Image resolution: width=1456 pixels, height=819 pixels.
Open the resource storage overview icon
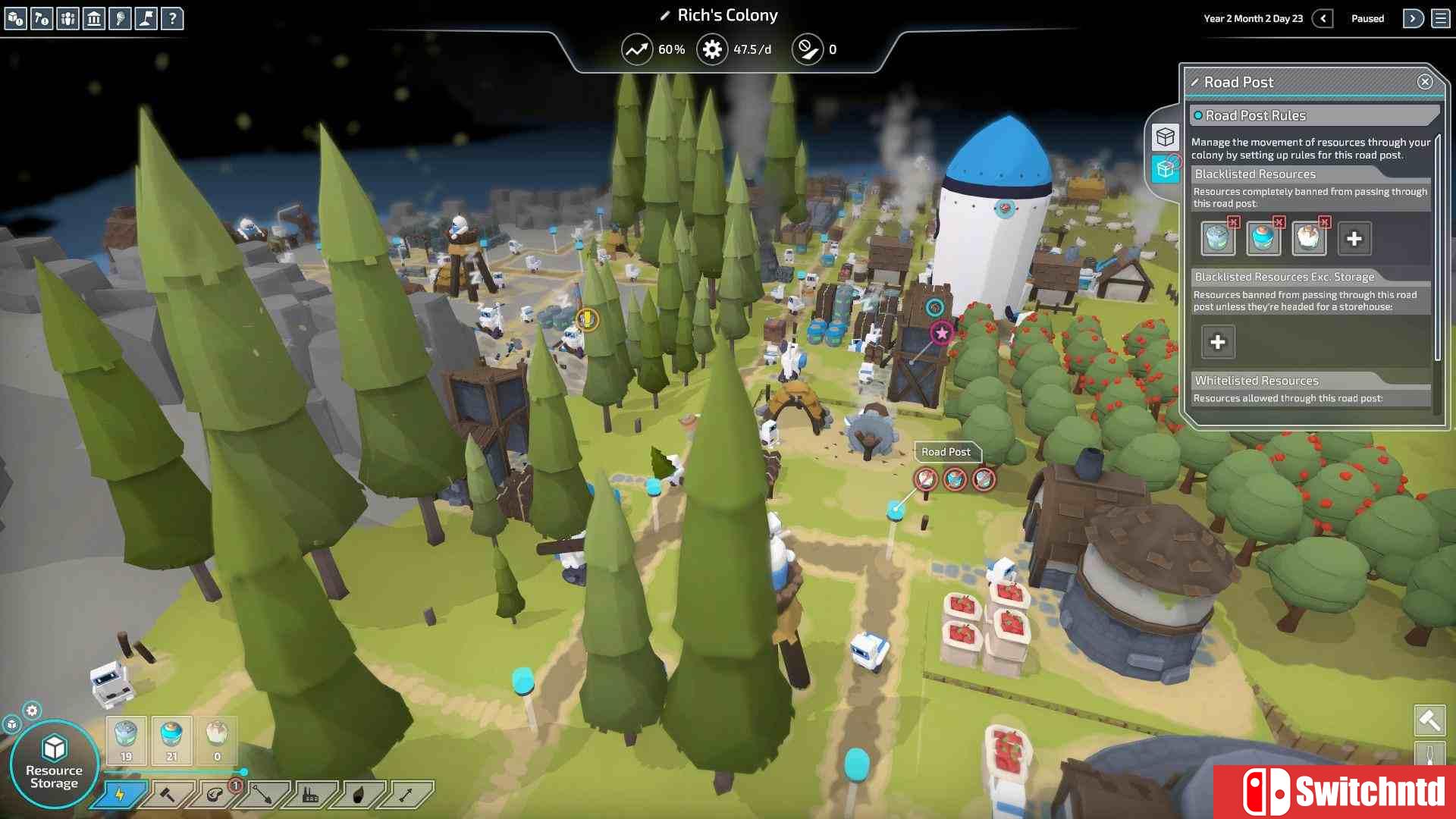click(15, 19)
